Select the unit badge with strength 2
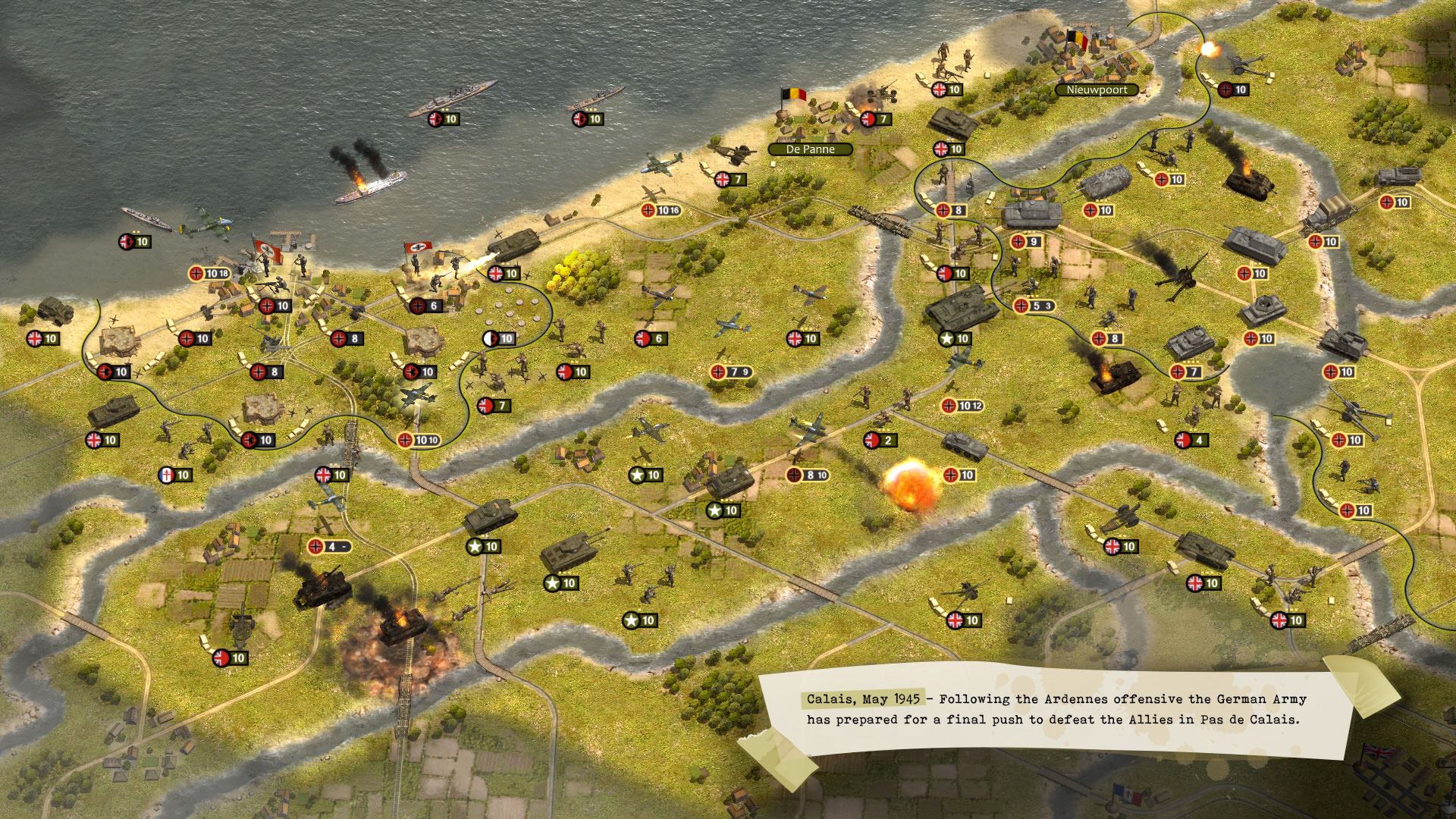The height and width of the screenshot is (819, 1456). 880,440
